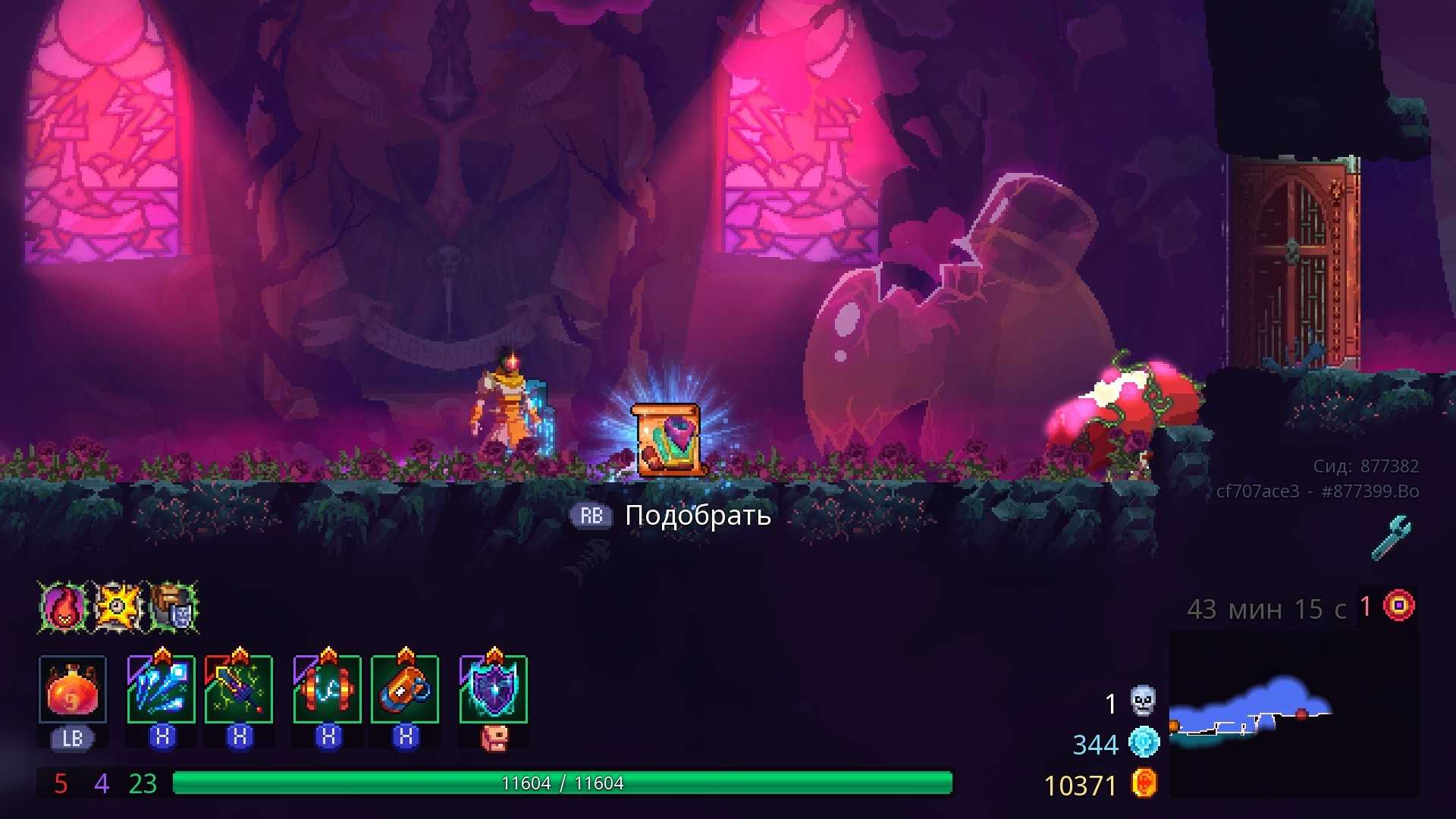Viewport: 1456px width, 819px height.
Task: Click the boss cell difficulty icon
Action: tap(1399, 606)
